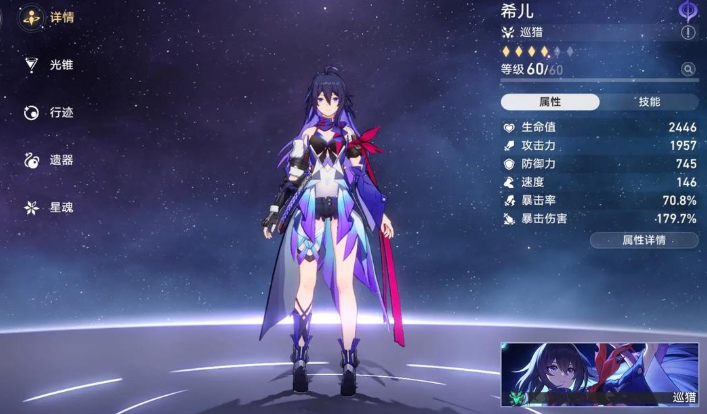Open the 巡猎 character thumbnail preview
The height and width of the screenshot is (414, 707).
[x=600, y=377]
